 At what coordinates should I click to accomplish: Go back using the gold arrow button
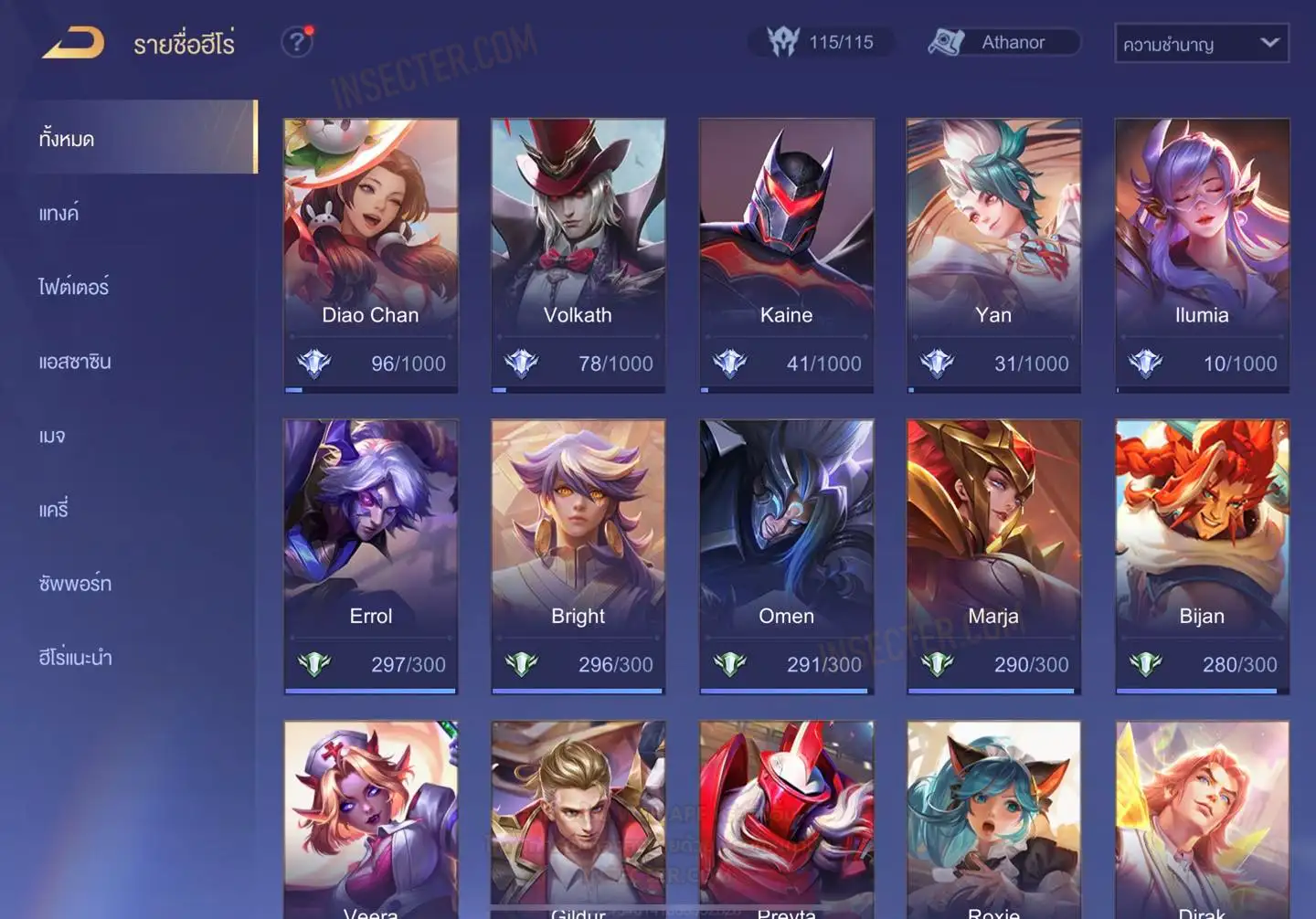click(x=73, y=42)
